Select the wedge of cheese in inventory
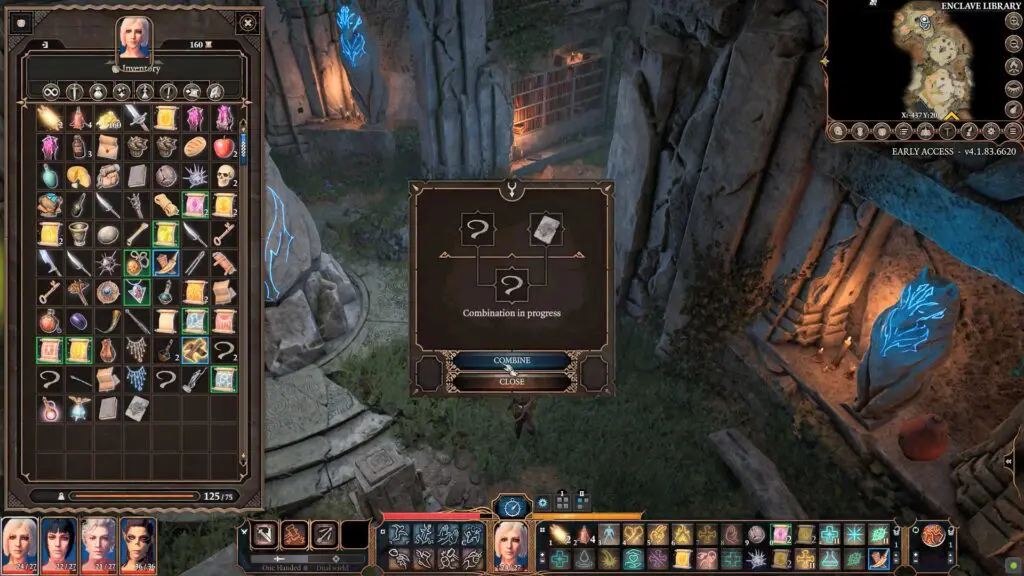Viewport: 1024px width, 576px height. 78,176
